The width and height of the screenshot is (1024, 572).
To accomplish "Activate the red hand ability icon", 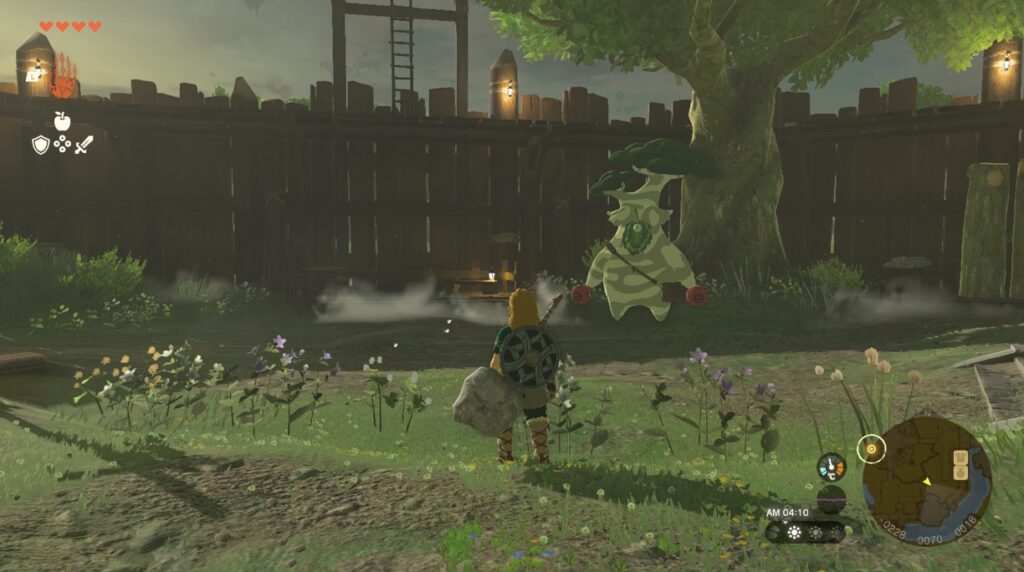I will (63, 75).
